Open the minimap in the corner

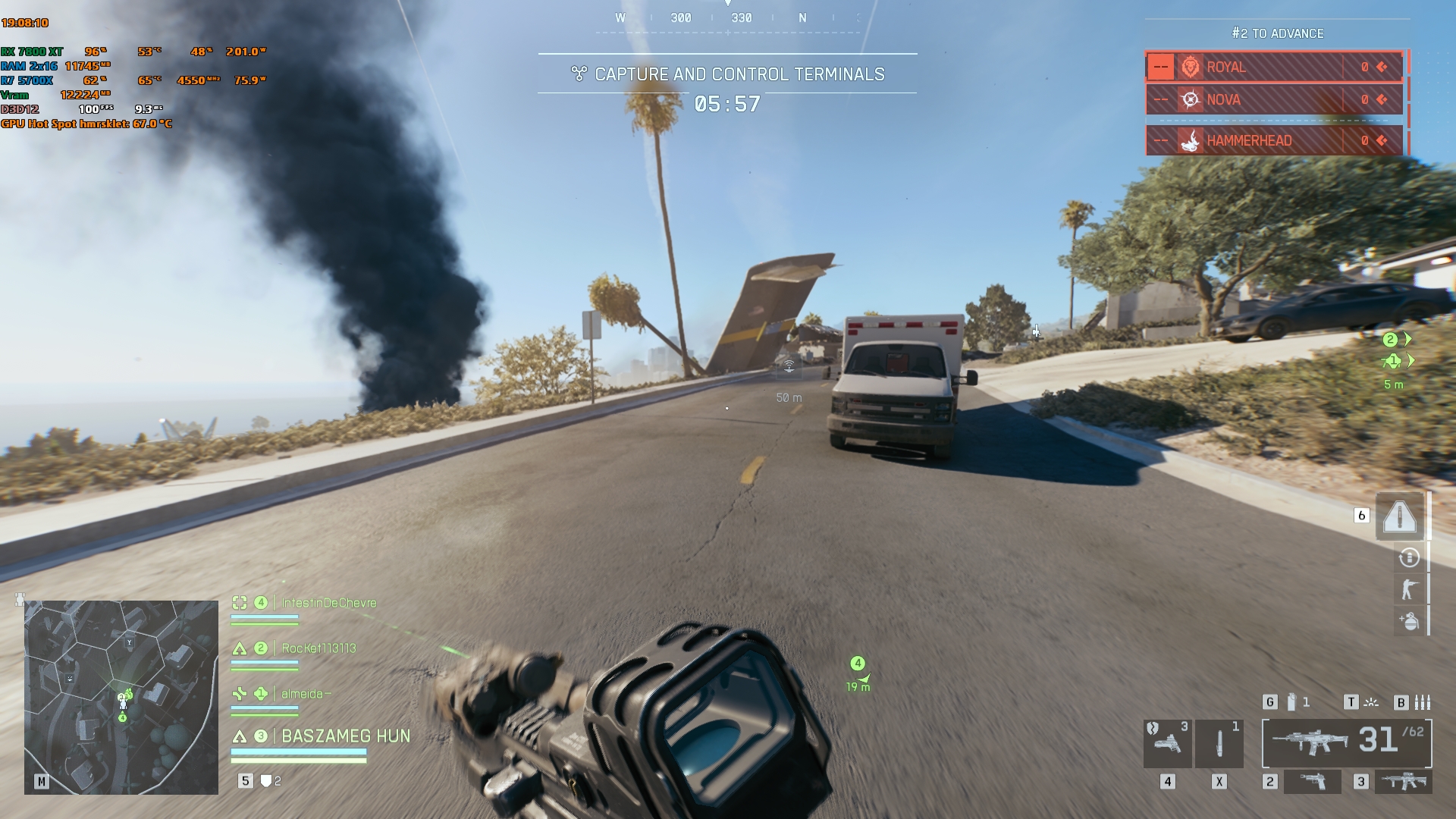121,697
